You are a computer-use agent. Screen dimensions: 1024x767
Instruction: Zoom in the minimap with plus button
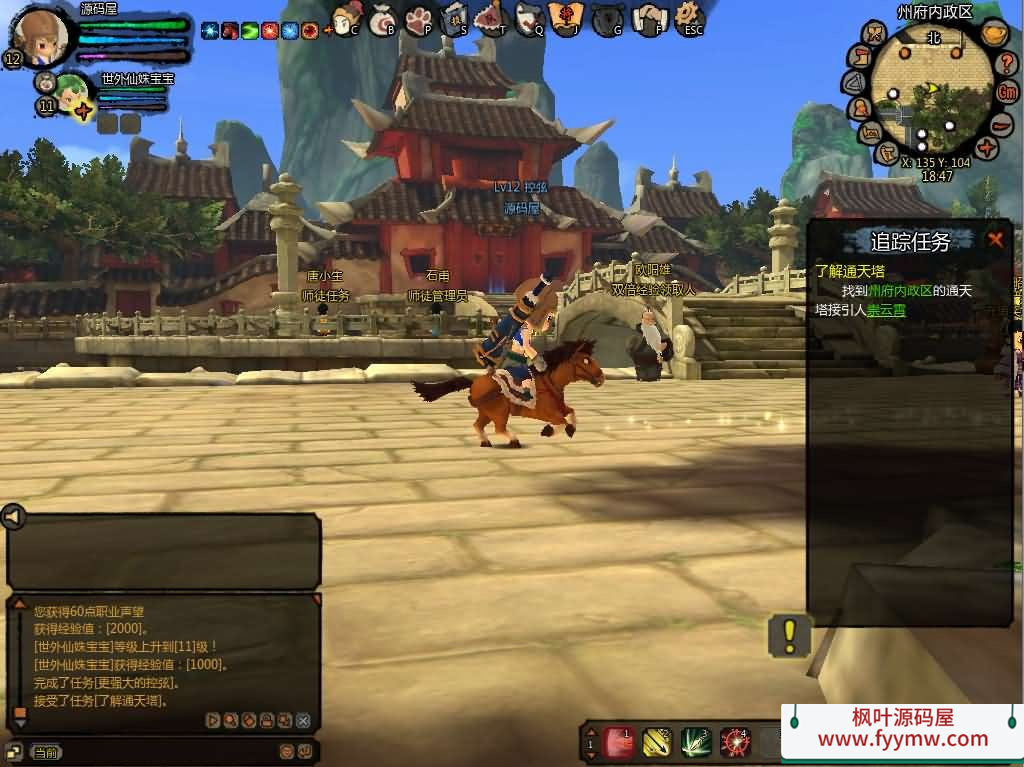987,148
